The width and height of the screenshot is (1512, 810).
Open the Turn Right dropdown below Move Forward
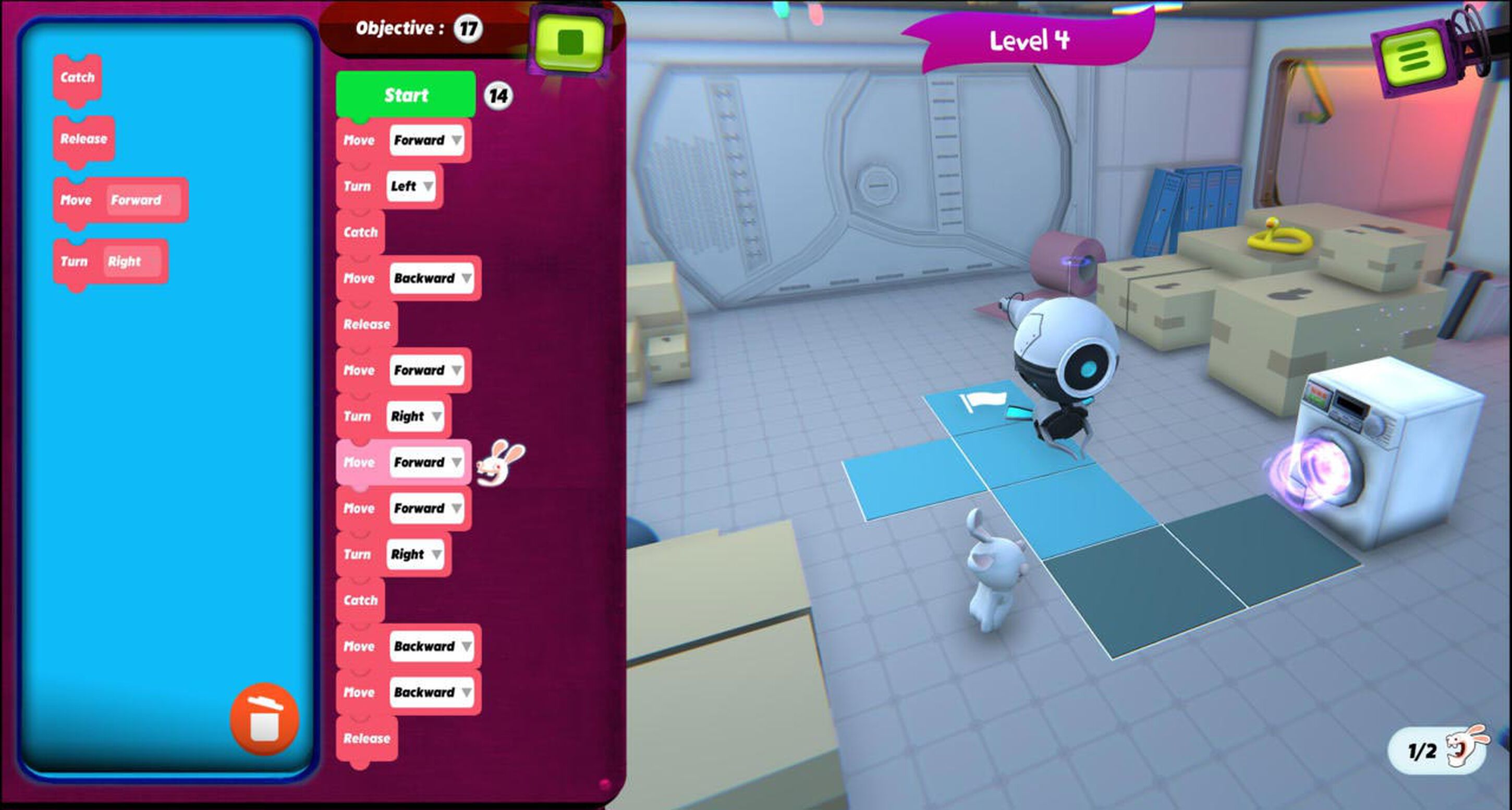tap(436, 417)
